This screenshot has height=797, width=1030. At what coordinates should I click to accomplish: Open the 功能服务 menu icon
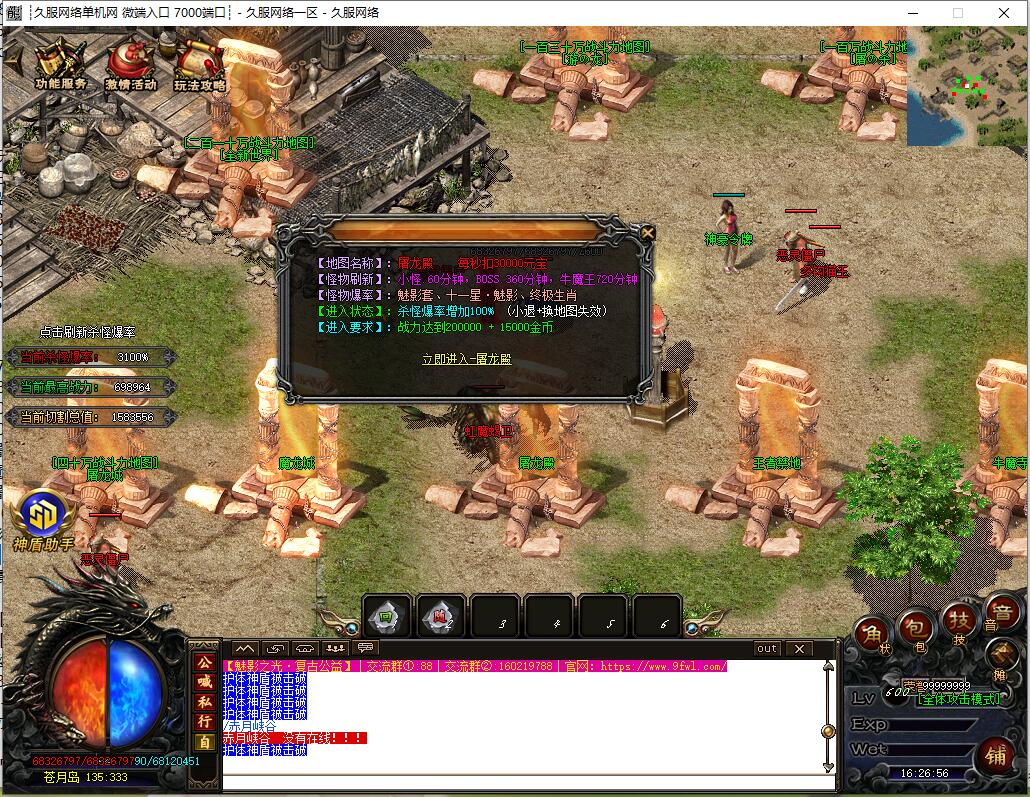[x=60, y=66]
